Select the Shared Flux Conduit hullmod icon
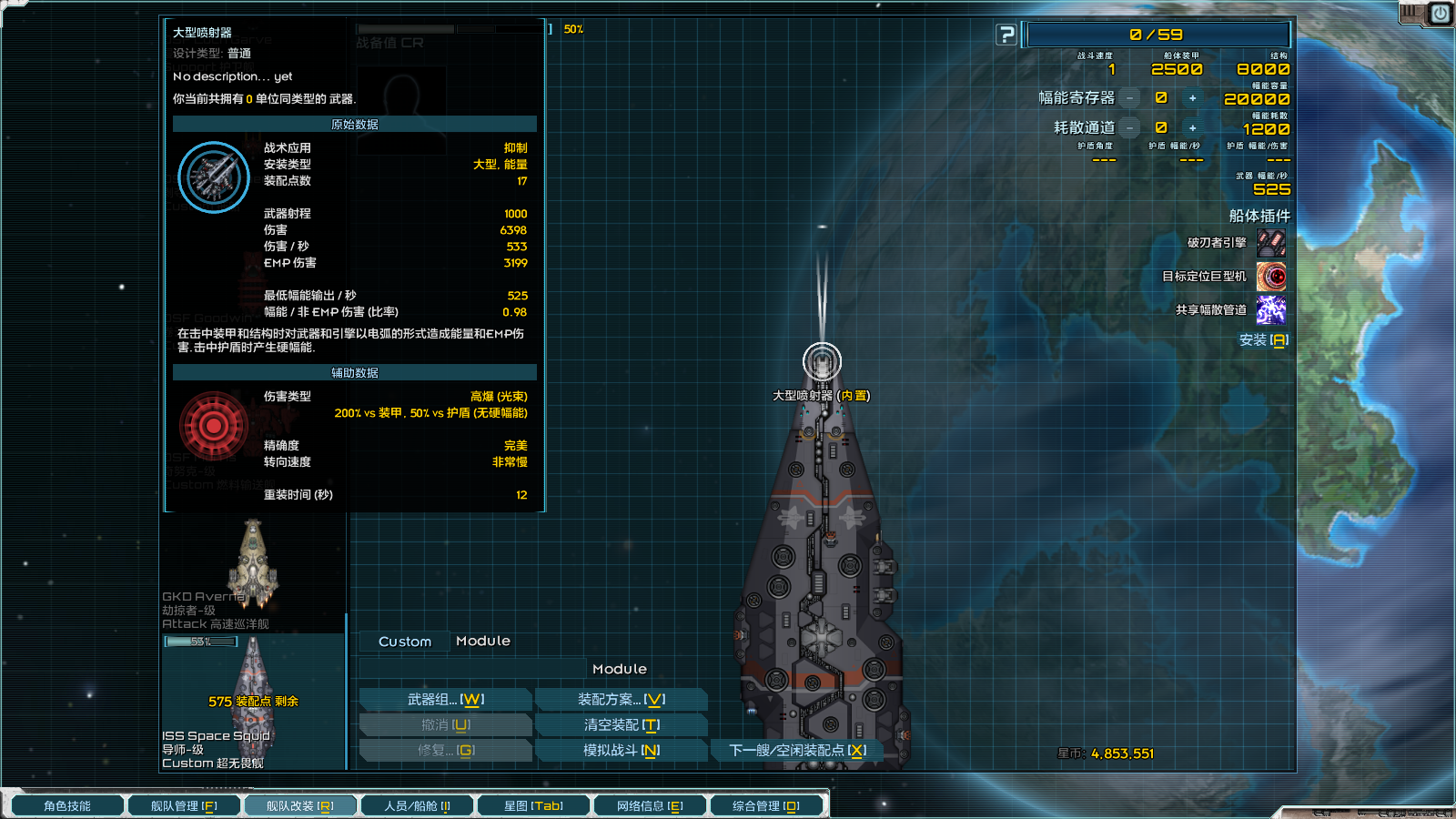The image size is (1456, 819). [x=1271, y=310]
